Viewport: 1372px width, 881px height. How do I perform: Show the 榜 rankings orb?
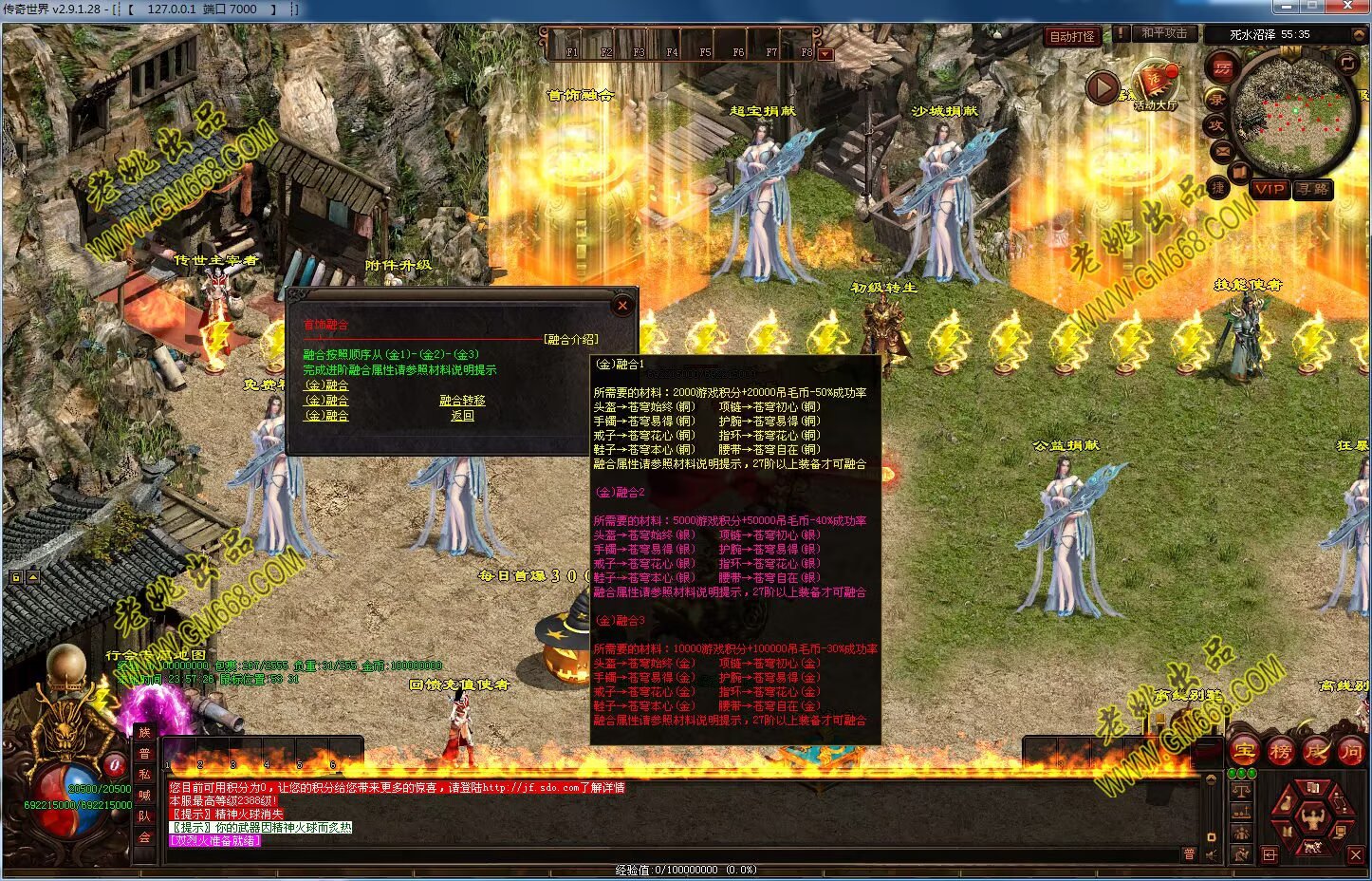(x=1280, y=751)
